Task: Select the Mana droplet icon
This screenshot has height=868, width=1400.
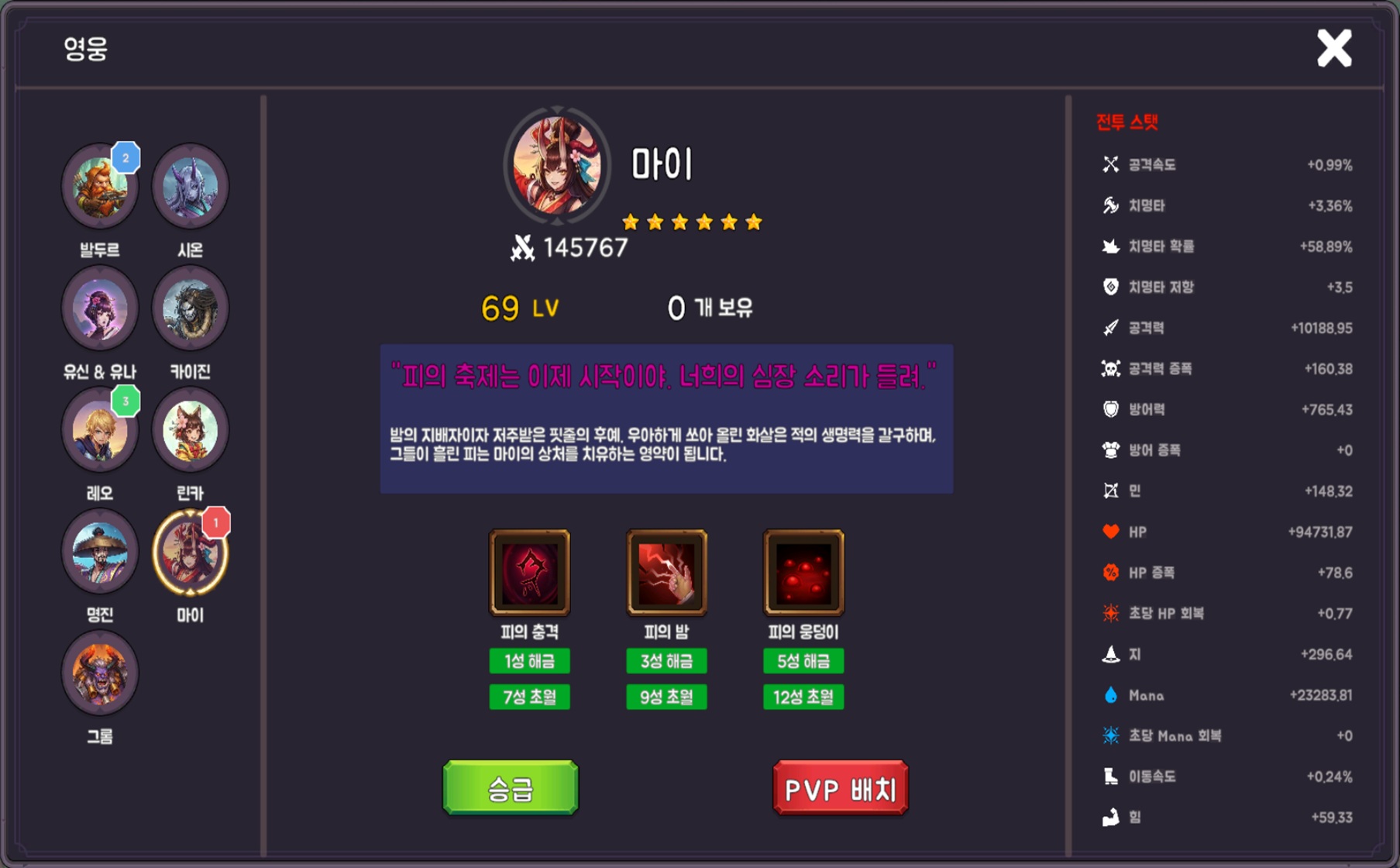Action: click(1109, 695)
